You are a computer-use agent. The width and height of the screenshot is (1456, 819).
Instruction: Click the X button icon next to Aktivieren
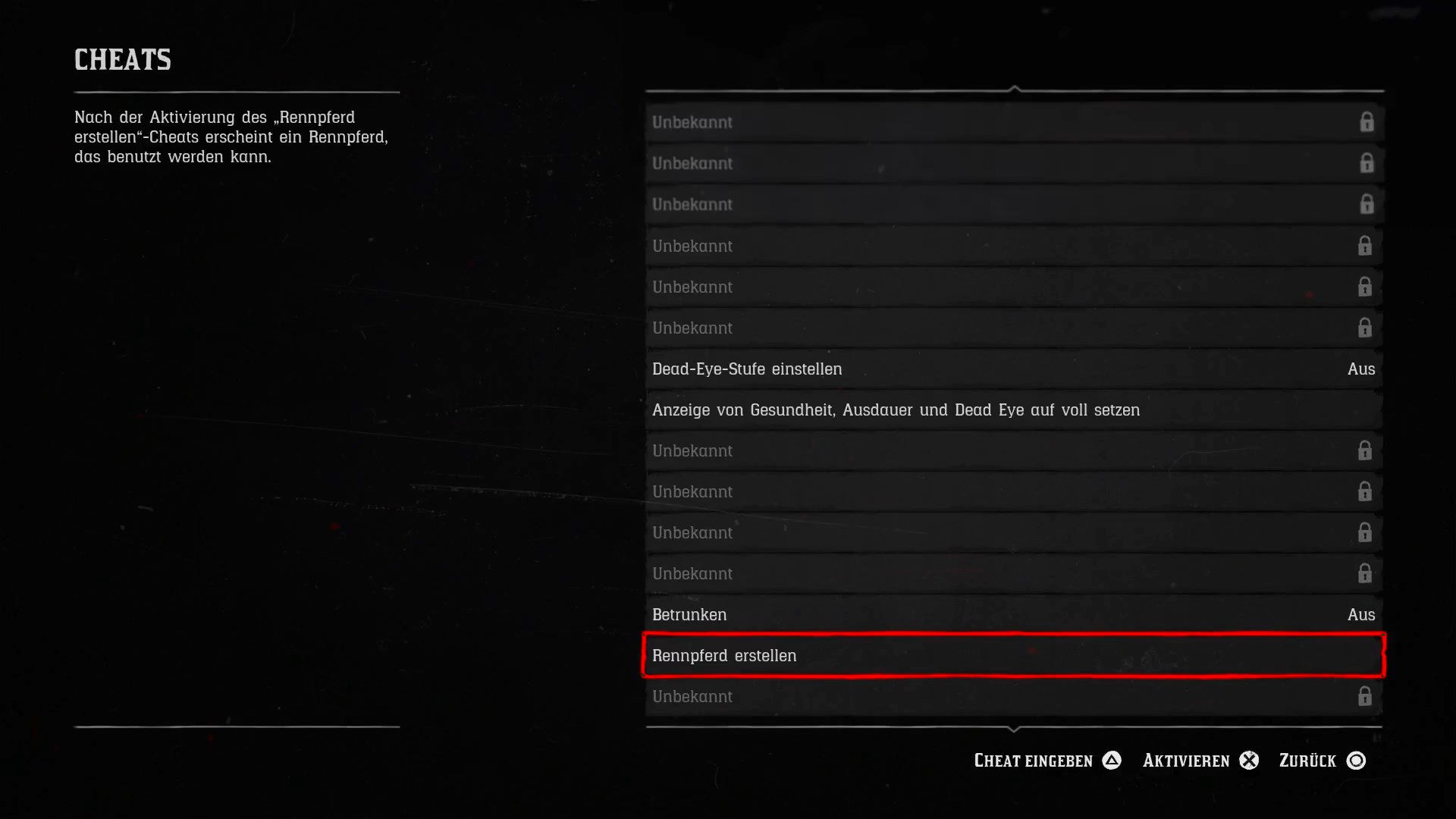[1250, 760]
